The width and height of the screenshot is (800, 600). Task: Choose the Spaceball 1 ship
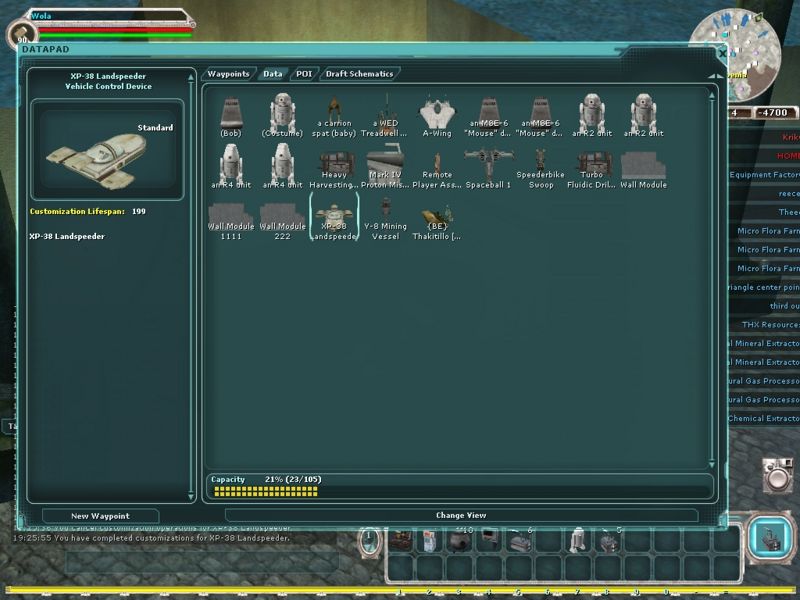489,168
